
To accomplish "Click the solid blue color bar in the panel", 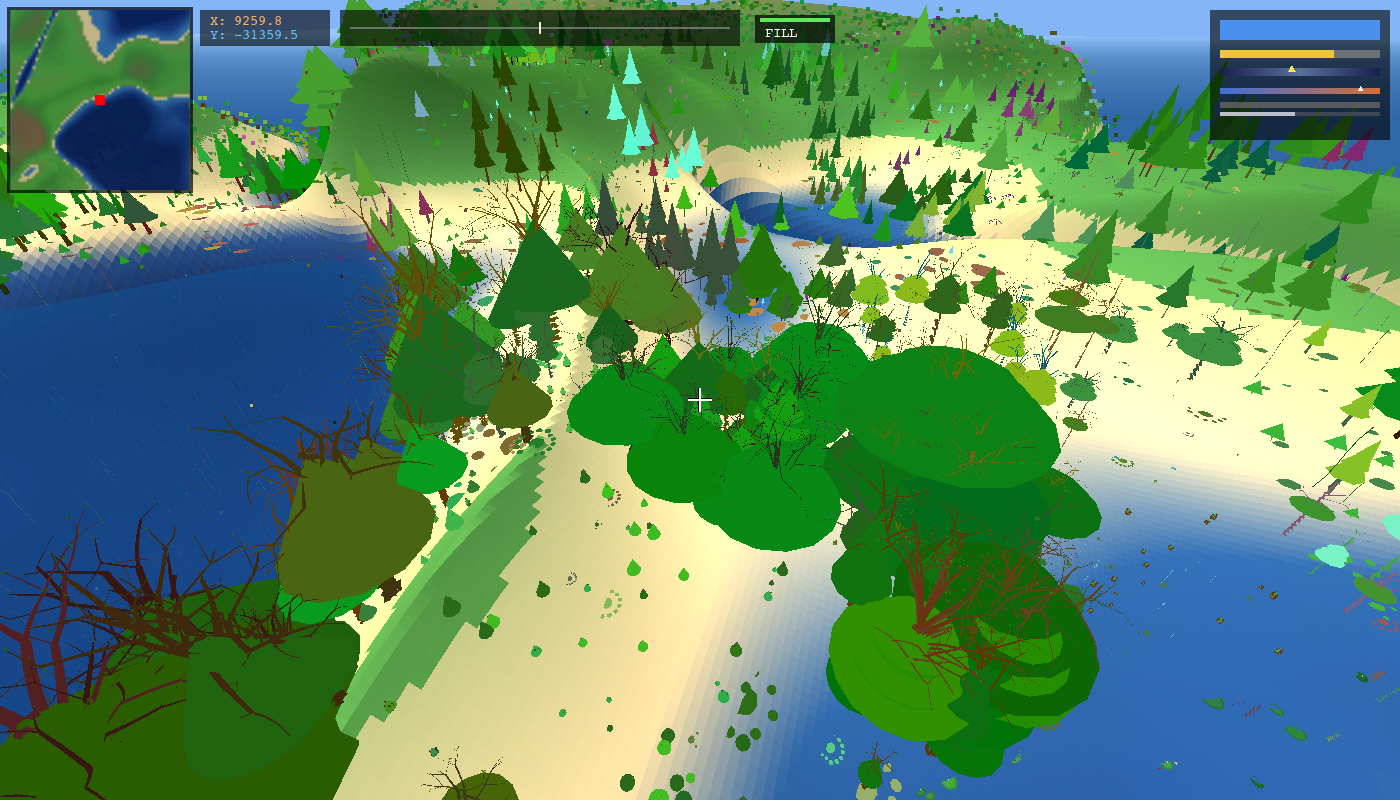I will [x=1299, y=31].
